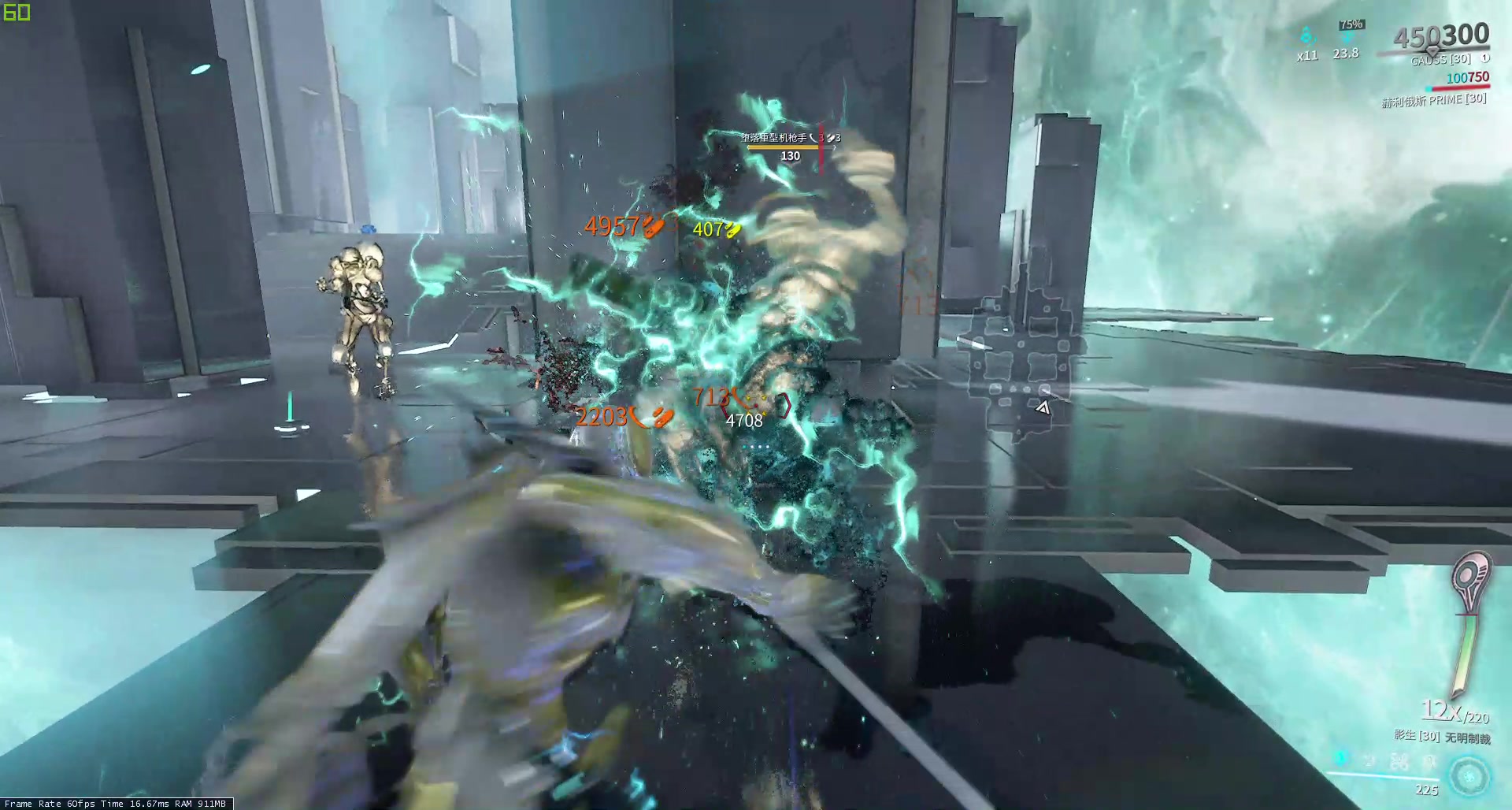Click the player arrow on the minimap

pos(1043,407)
